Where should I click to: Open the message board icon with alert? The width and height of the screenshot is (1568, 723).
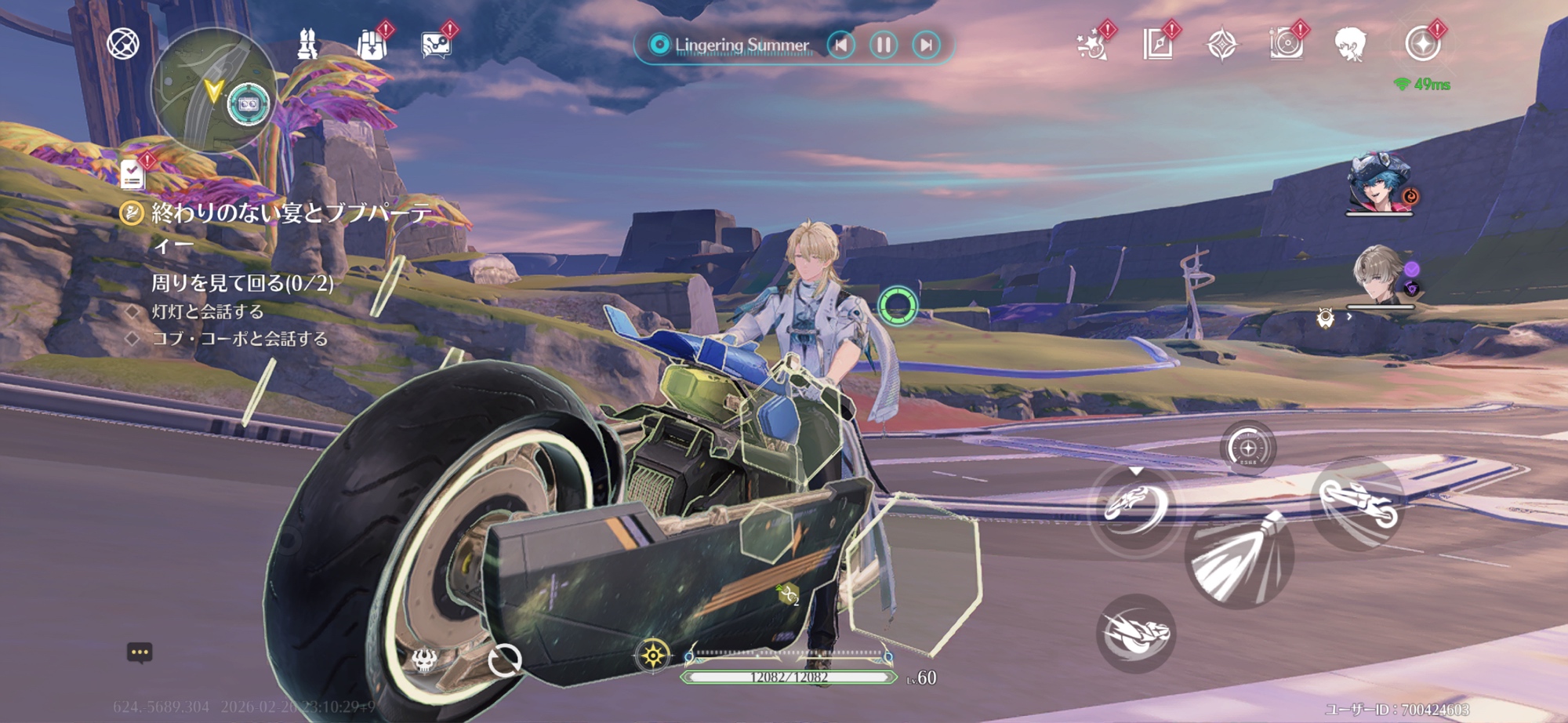[x=435, y=45]
